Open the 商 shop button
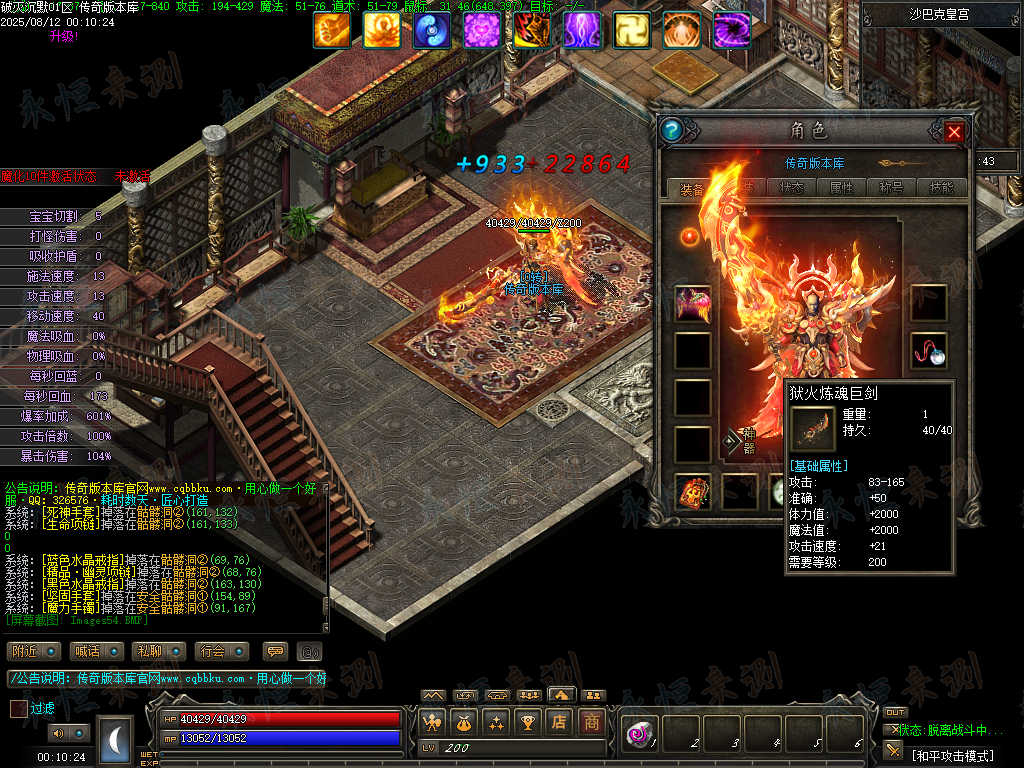The image size is (1024, 768). pos(592,721)
